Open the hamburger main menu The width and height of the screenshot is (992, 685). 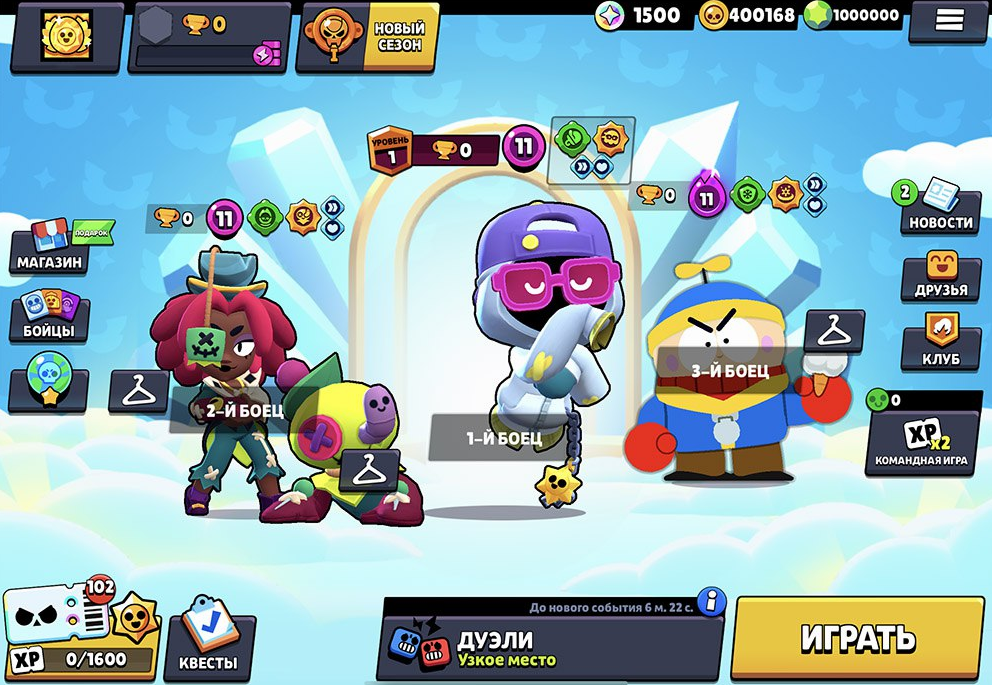tap(950, 20)
